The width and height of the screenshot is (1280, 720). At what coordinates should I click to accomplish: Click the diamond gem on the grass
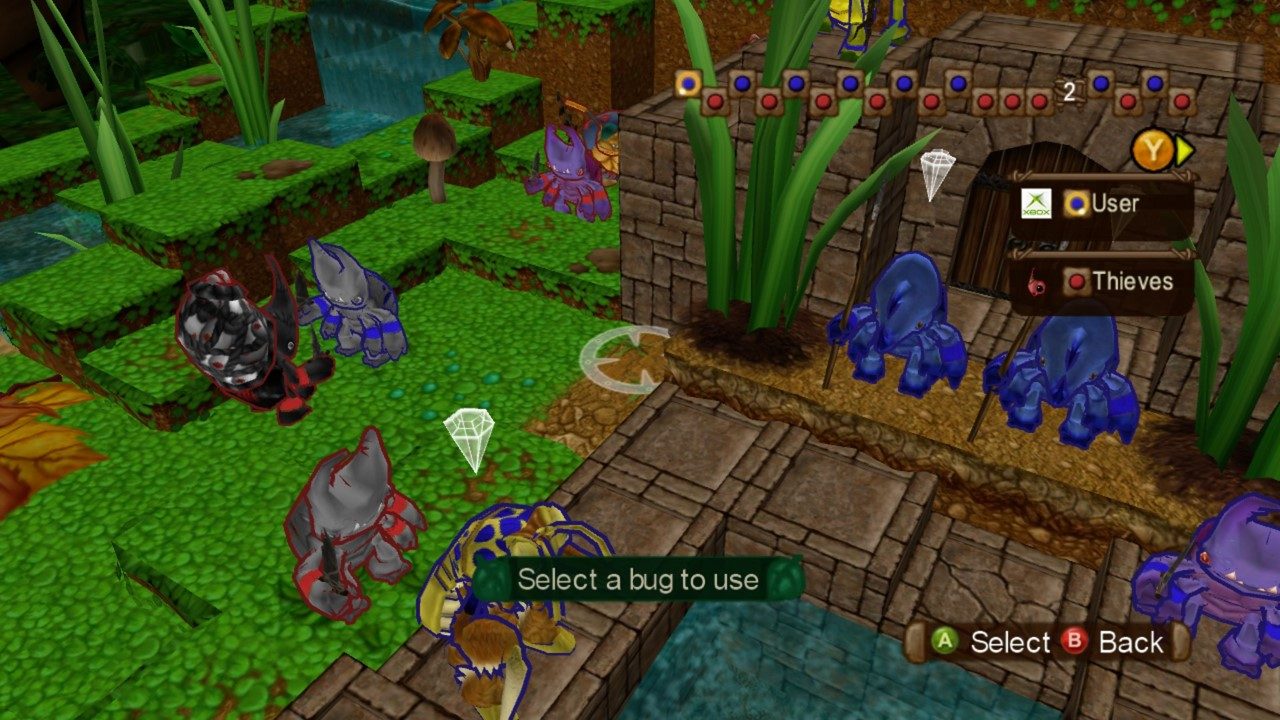pos(468,440)
